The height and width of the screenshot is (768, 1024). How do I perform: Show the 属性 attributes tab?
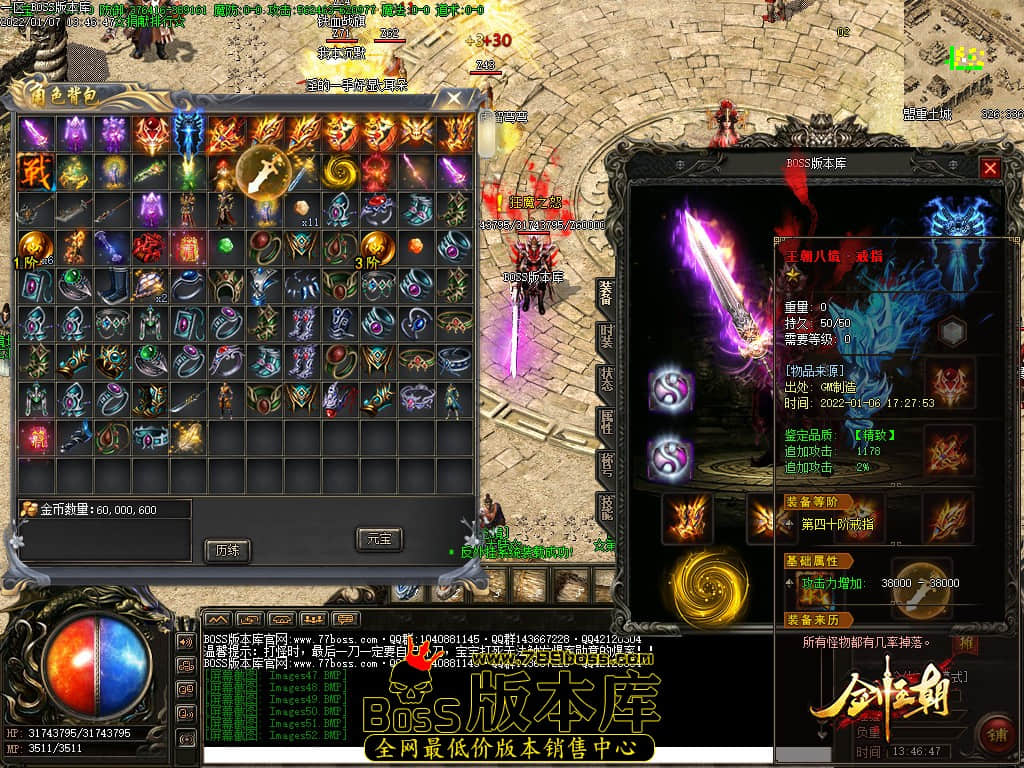click(606, 422)
